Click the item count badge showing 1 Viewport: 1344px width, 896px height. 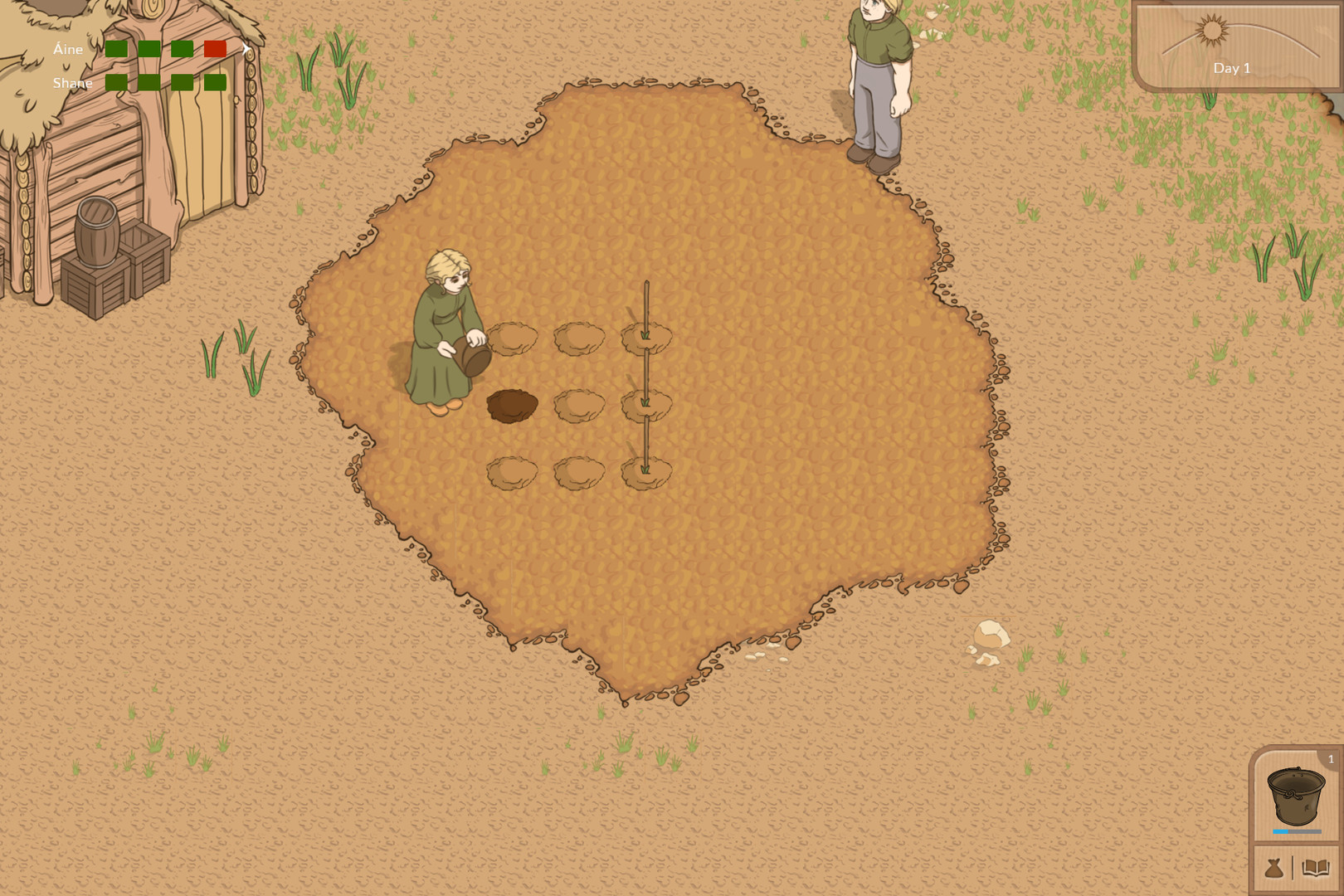click(1330, 757)
